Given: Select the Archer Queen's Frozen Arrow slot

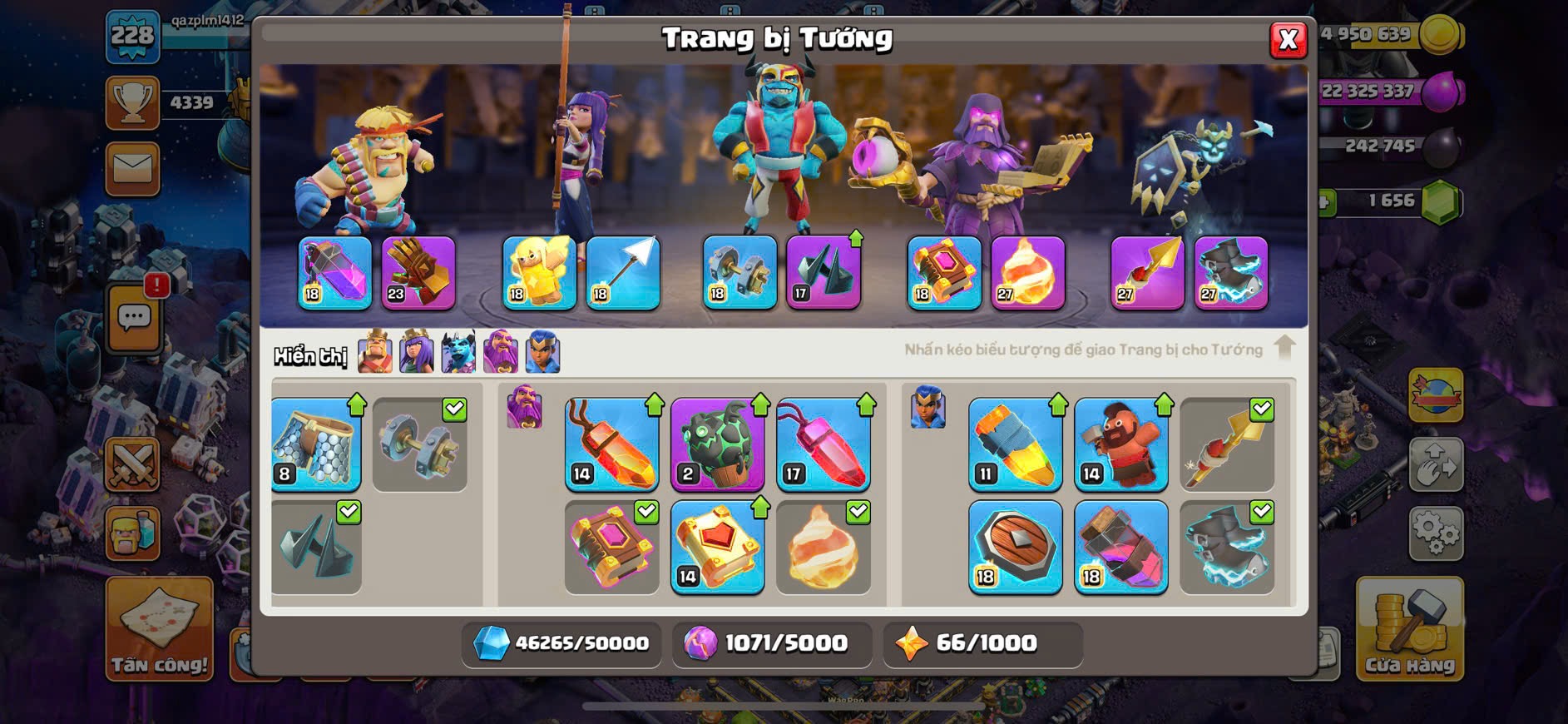Looking at the screenshot, I should [623, 273].
